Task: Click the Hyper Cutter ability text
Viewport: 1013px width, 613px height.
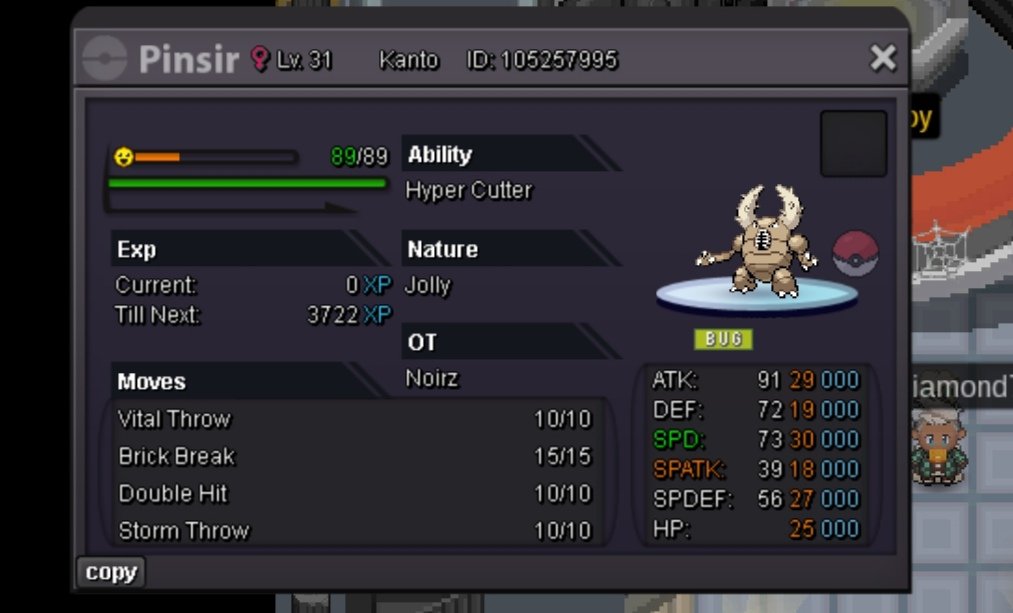Action: click(468, 190)
